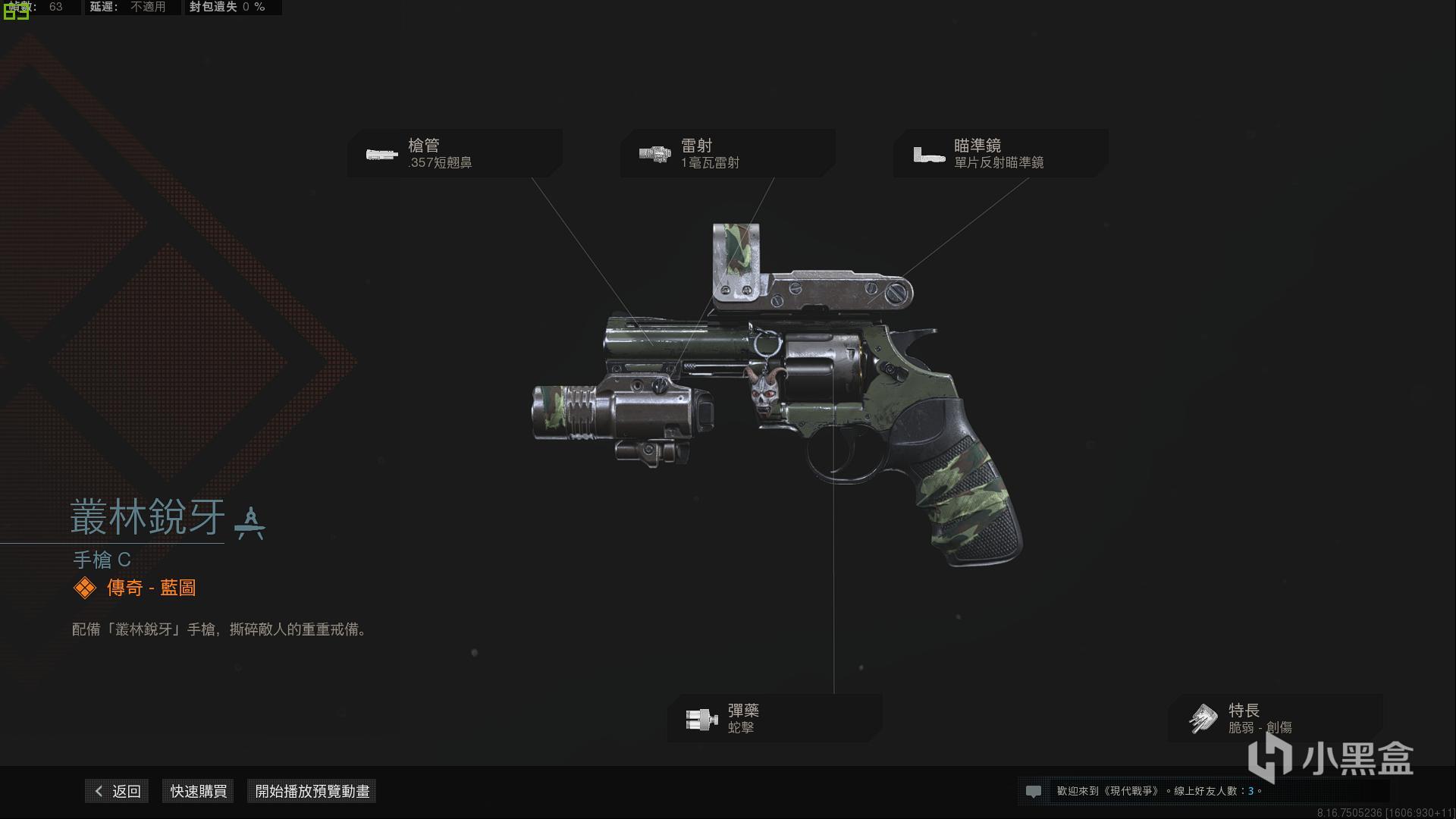Screen dimensions: 1456x819
Task: Click the blueprint icon beside 叢林銳牙
Action: click(250, 522)
